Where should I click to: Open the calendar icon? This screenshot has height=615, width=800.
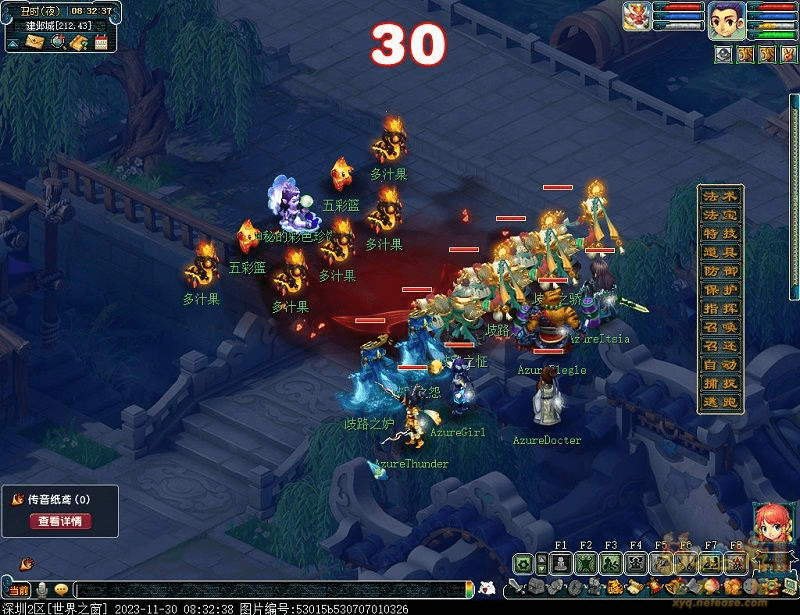pos(101,42)
